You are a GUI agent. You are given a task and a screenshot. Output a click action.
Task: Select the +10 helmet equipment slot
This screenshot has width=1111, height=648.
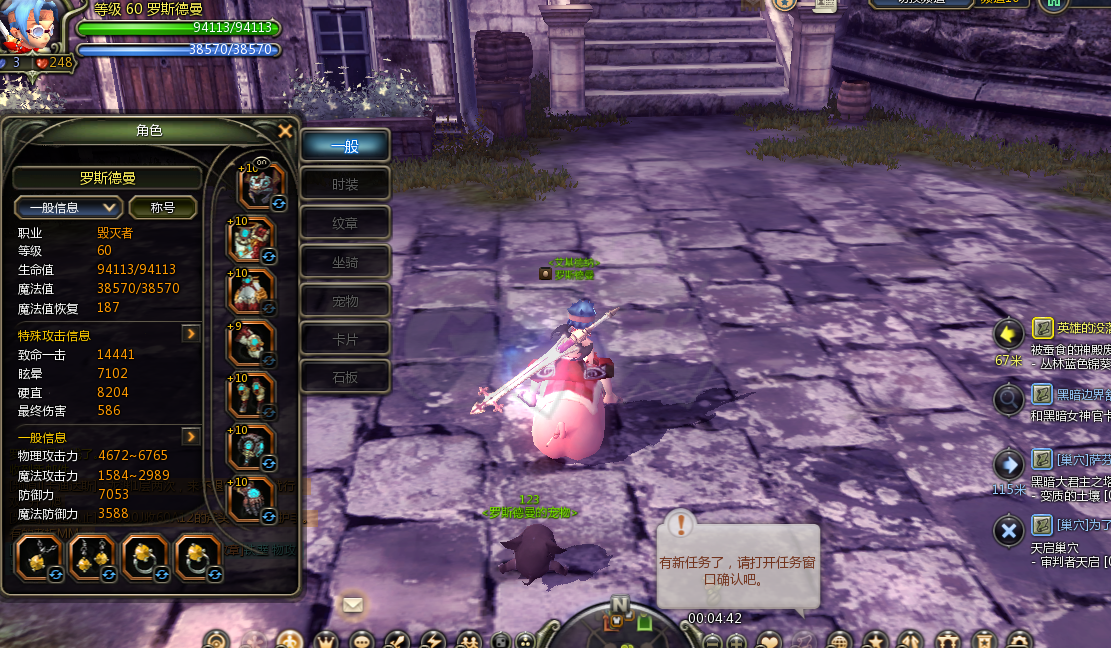tap(260, 186)
